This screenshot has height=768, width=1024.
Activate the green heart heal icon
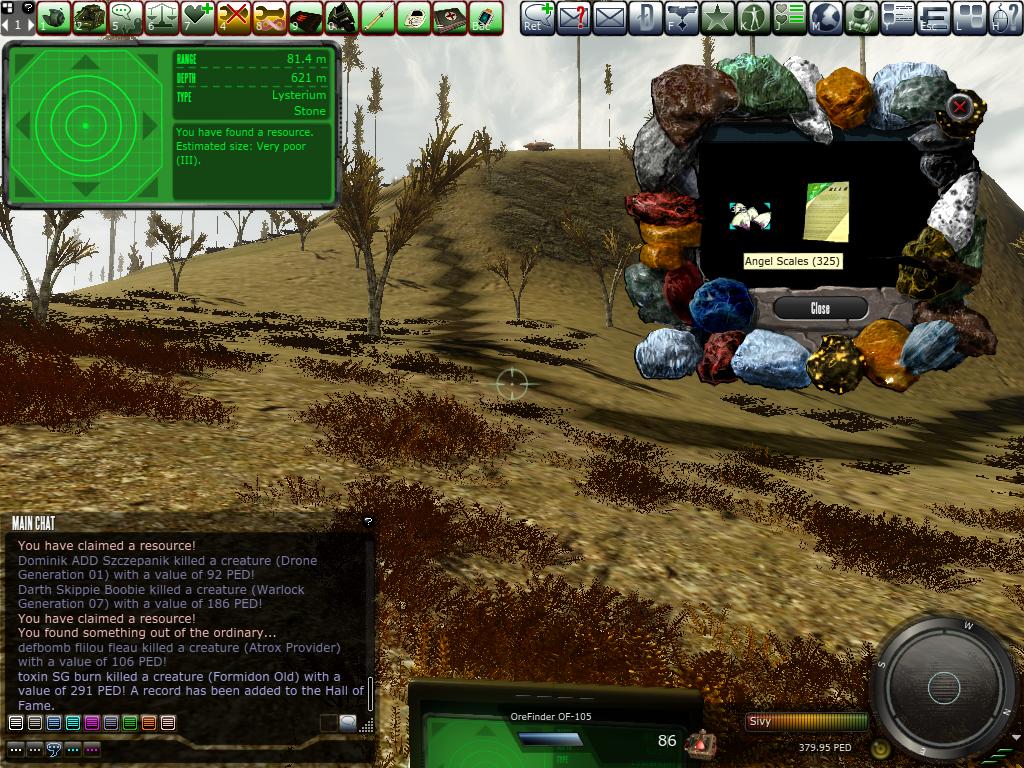(197, 17)
